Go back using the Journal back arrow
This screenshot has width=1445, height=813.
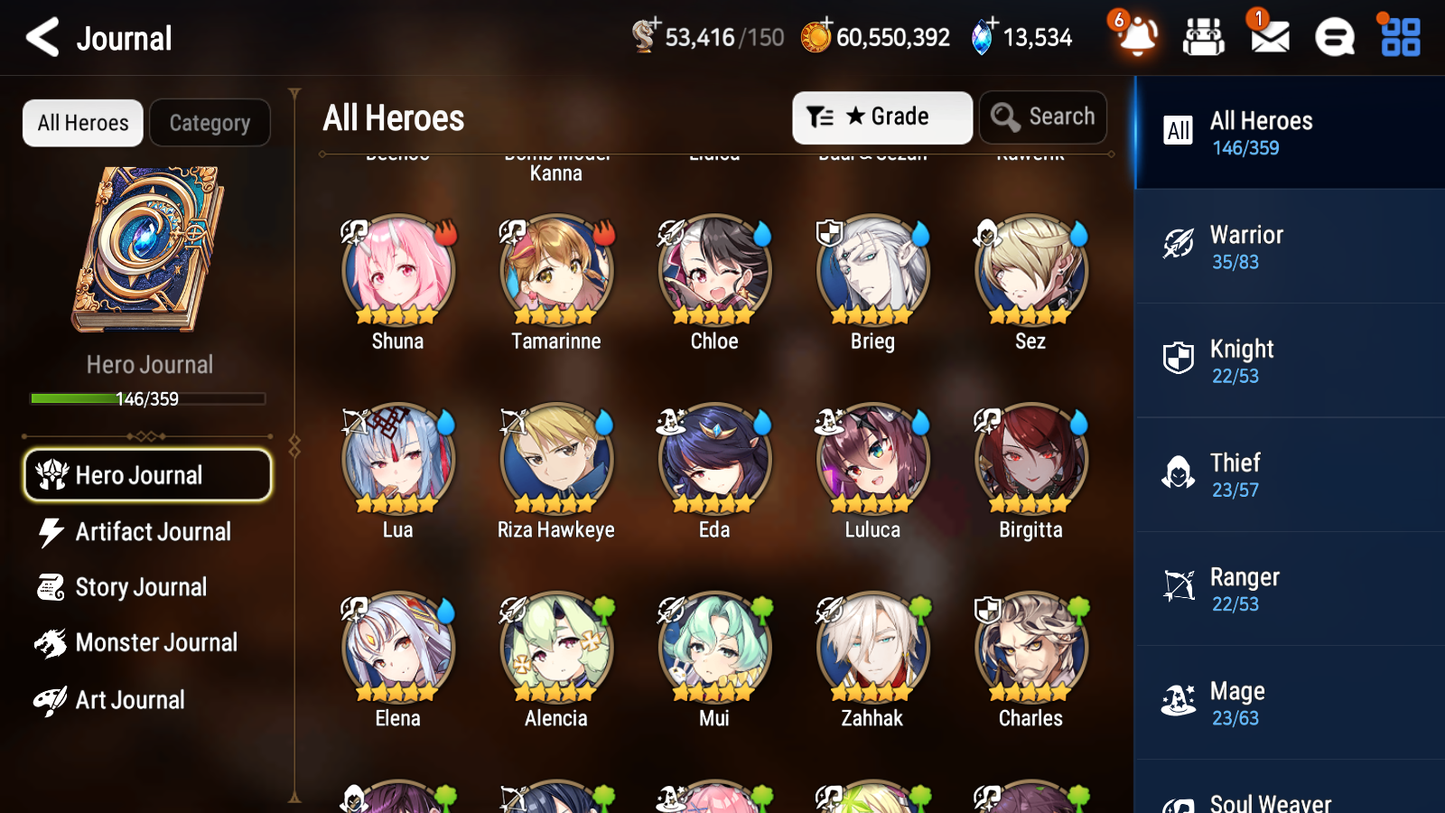(x=41, y=37)
